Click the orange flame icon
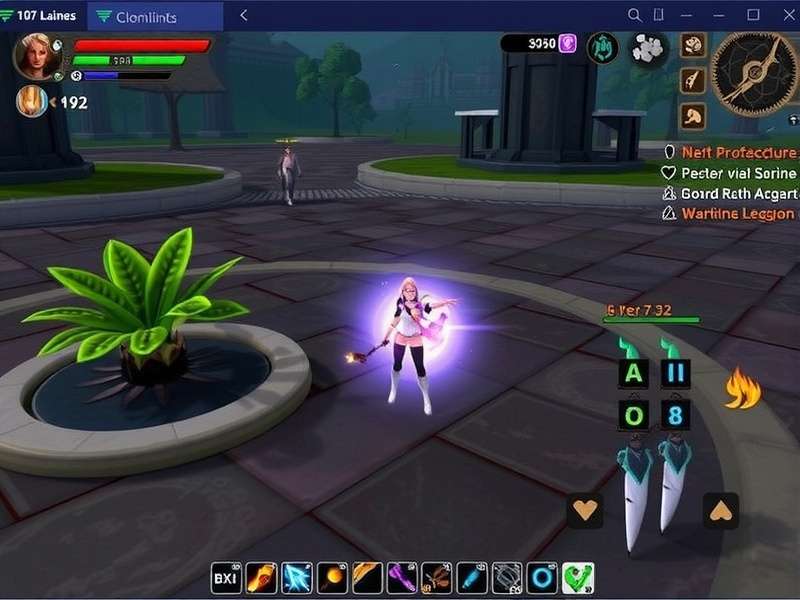Image resolution: width=800 pixels, height=600 pixels. click(742, 389)
